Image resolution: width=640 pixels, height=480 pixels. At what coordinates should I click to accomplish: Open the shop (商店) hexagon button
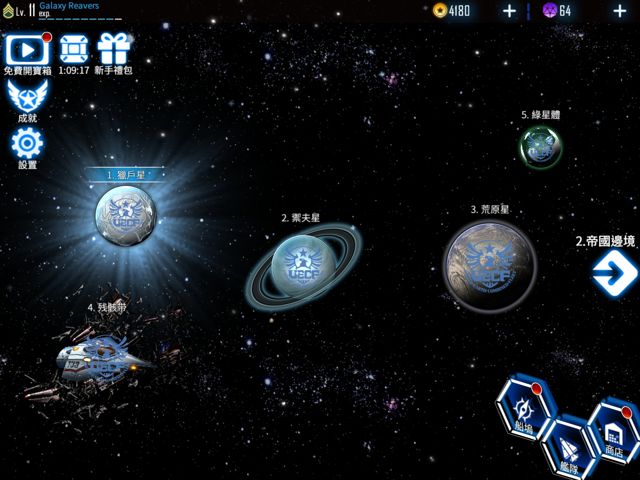(613, 428)
